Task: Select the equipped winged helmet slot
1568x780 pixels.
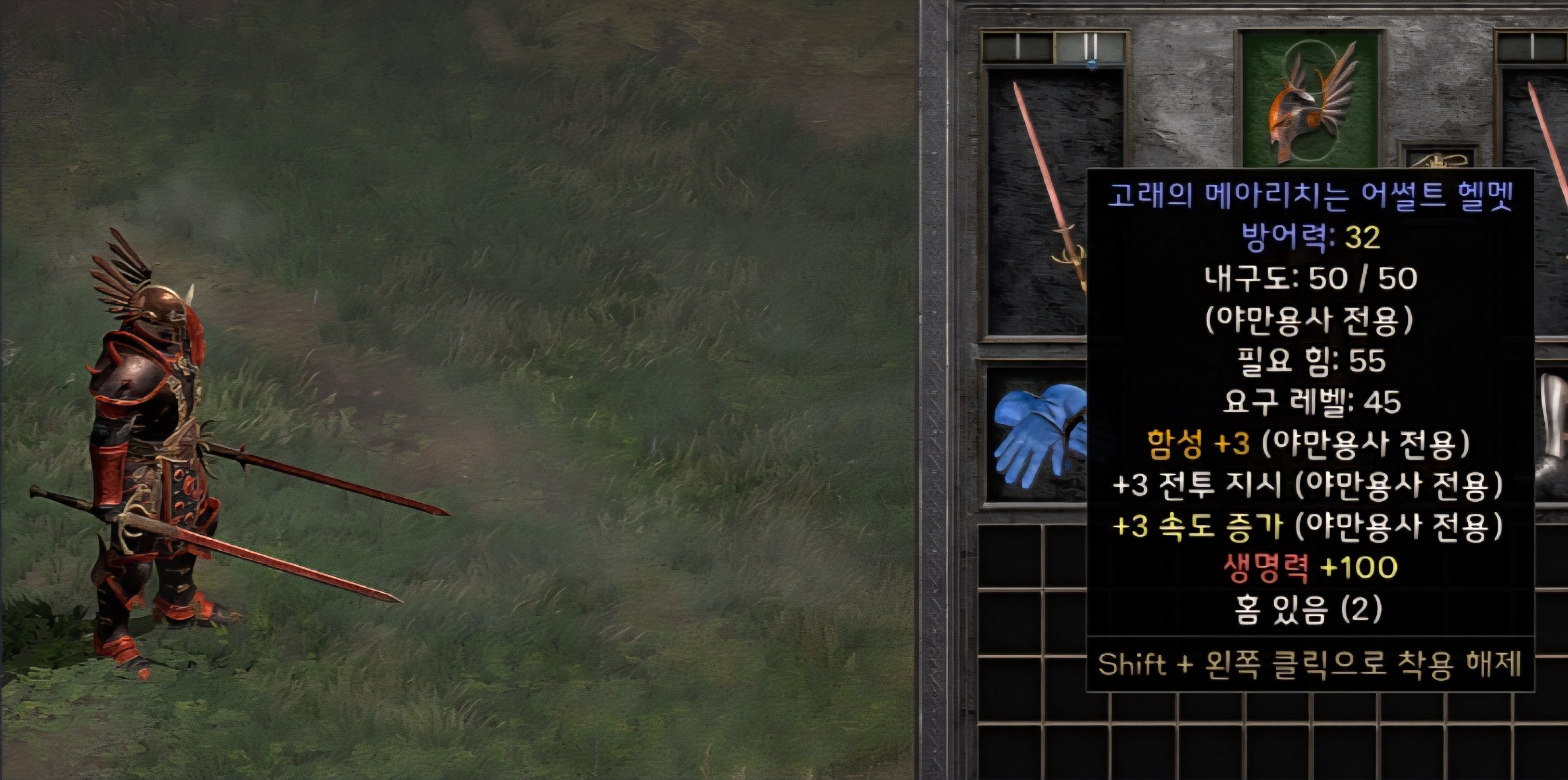Action: pos(1309,101)
